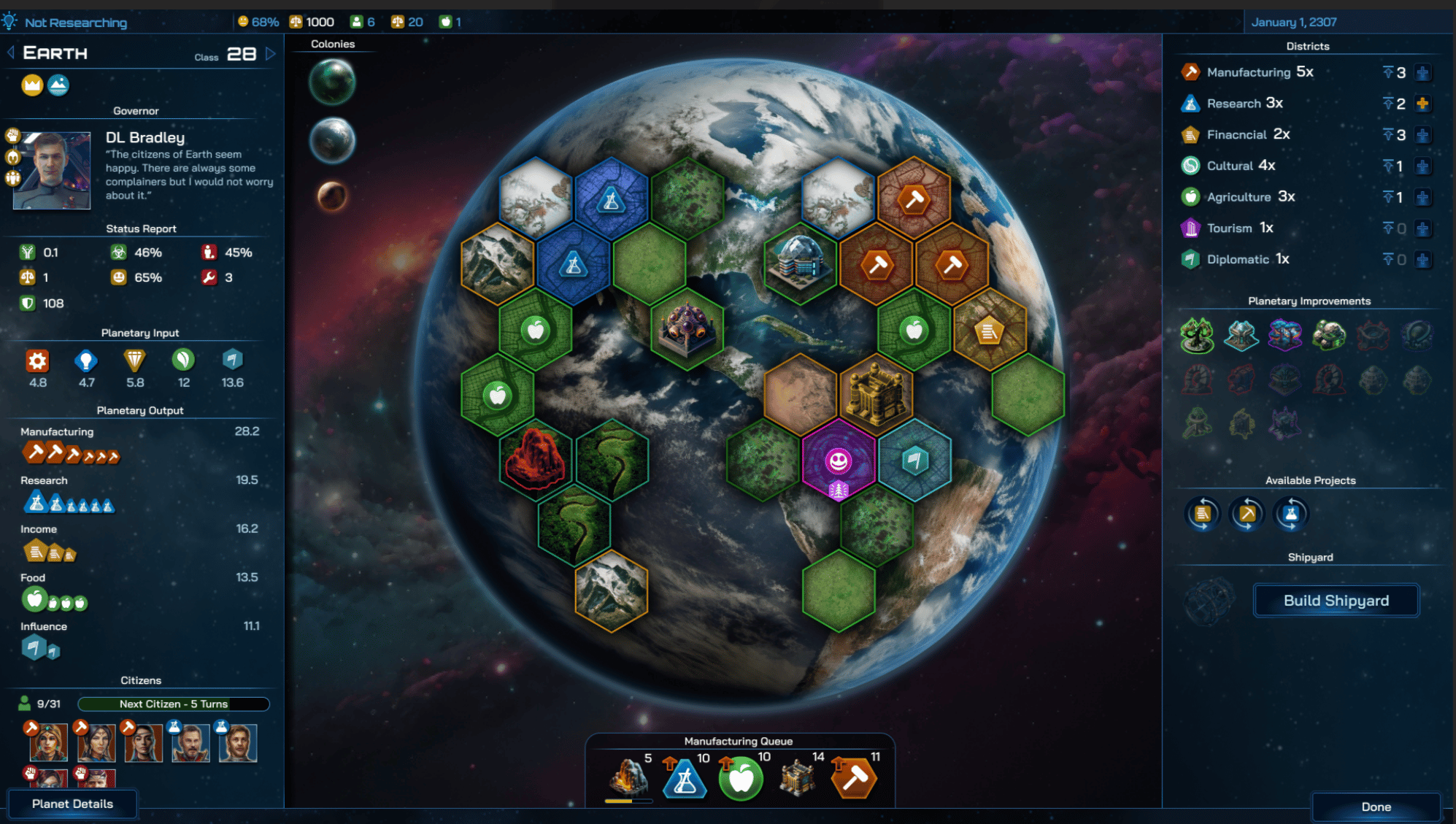The height and width of the screenshot is (824, 1456).
Task: Choose the research flask available project
Action: pyautogui.click(x=1291, y=514)
